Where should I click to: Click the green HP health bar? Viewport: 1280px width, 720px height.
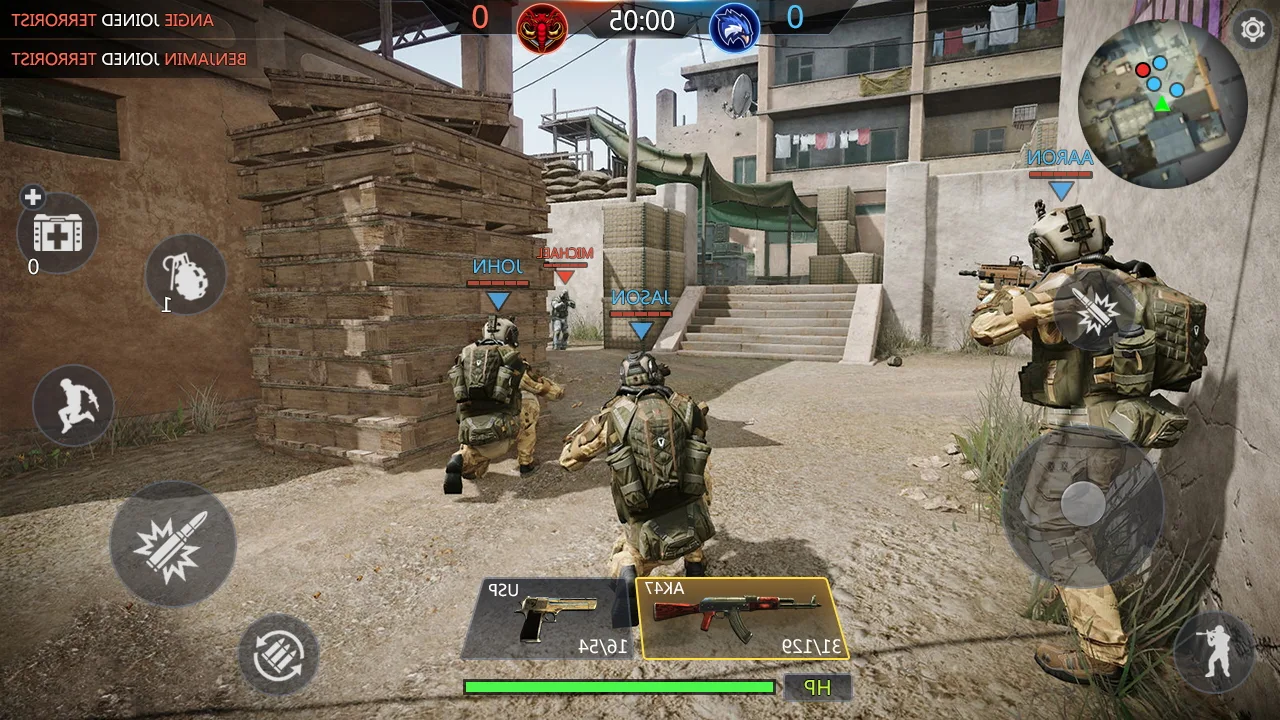[618, 687]
